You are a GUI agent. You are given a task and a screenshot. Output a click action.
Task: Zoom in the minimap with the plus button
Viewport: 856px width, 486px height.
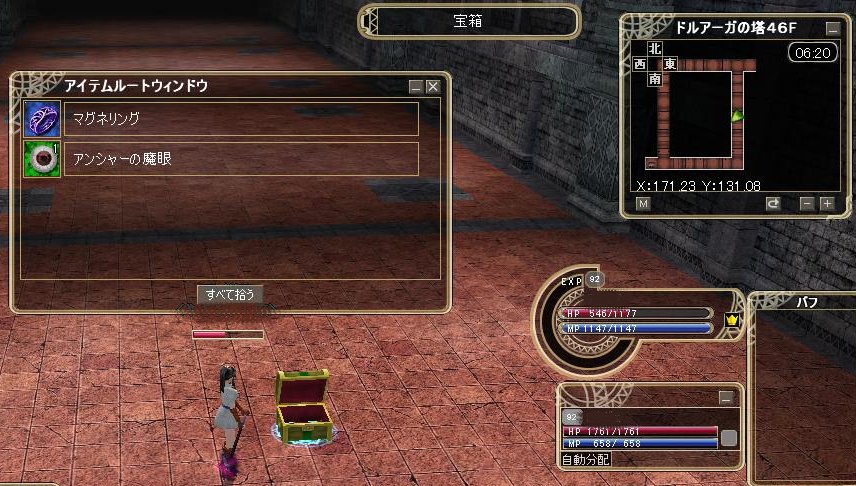(827, 204)
